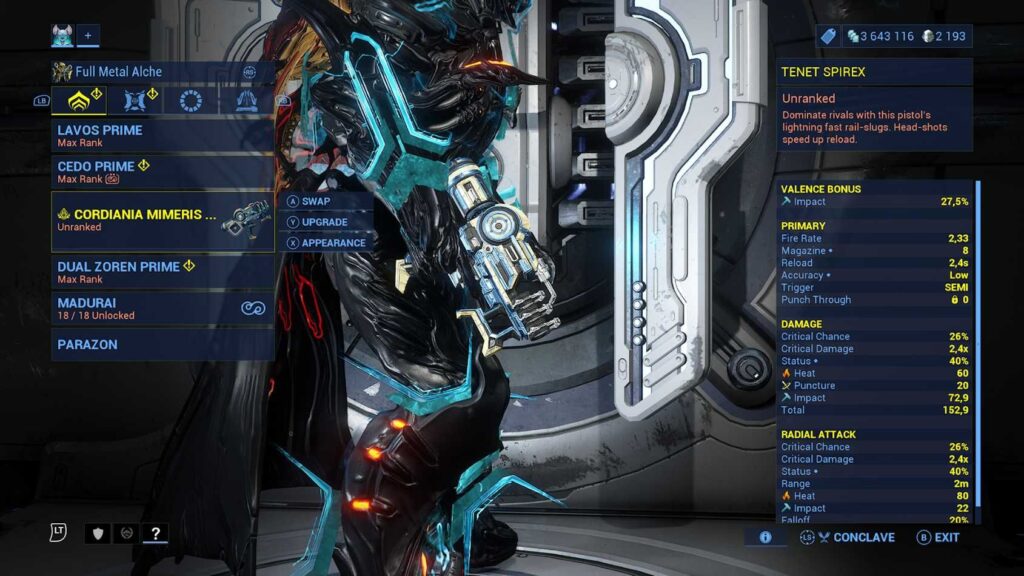Screen dimensions: 1024x576
Task: Exit the arsenal screen
Action: click(938, 537)
